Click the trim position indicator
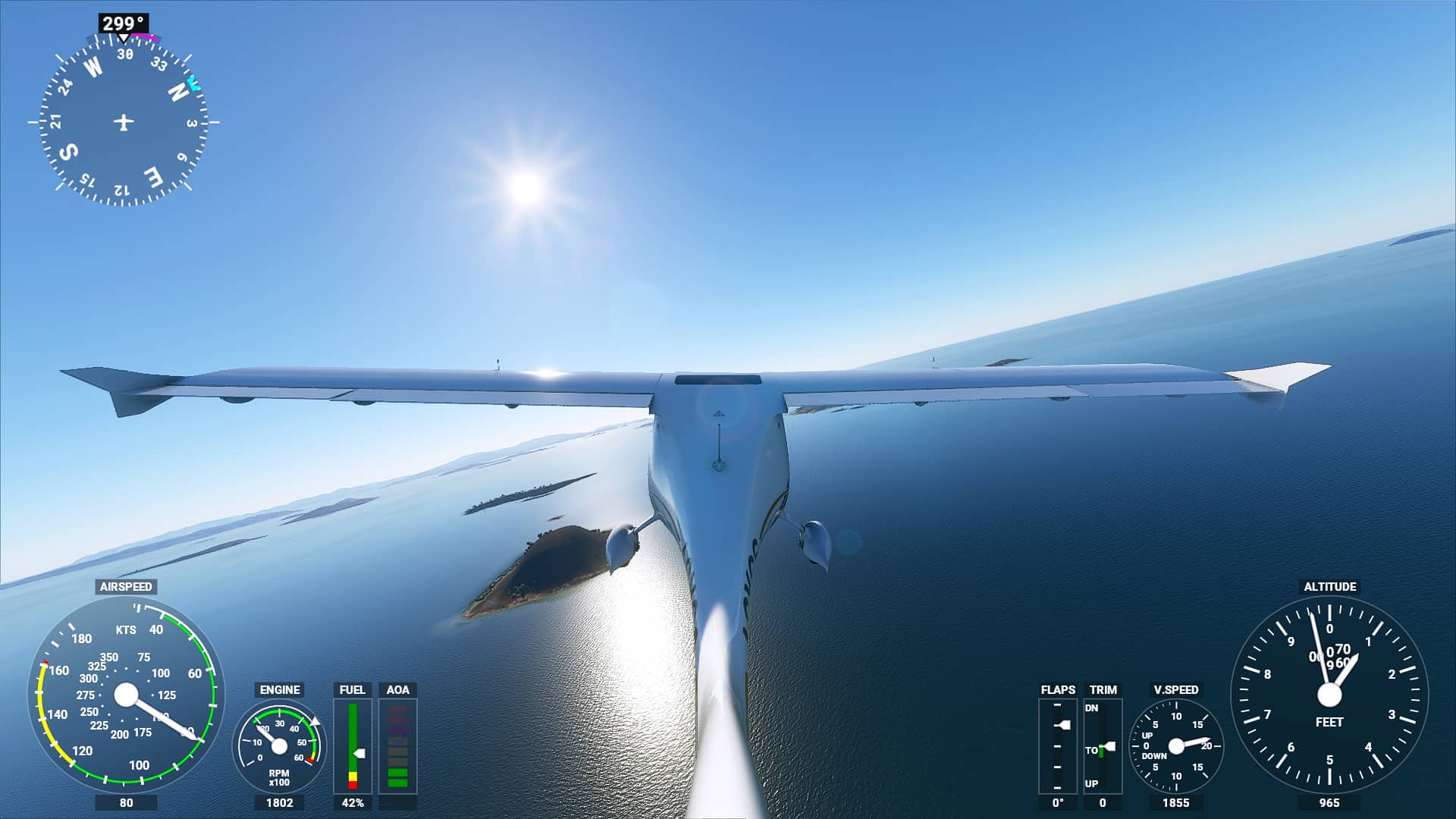The height and width of the screenshot is (819, 1456). [1103, 746]
